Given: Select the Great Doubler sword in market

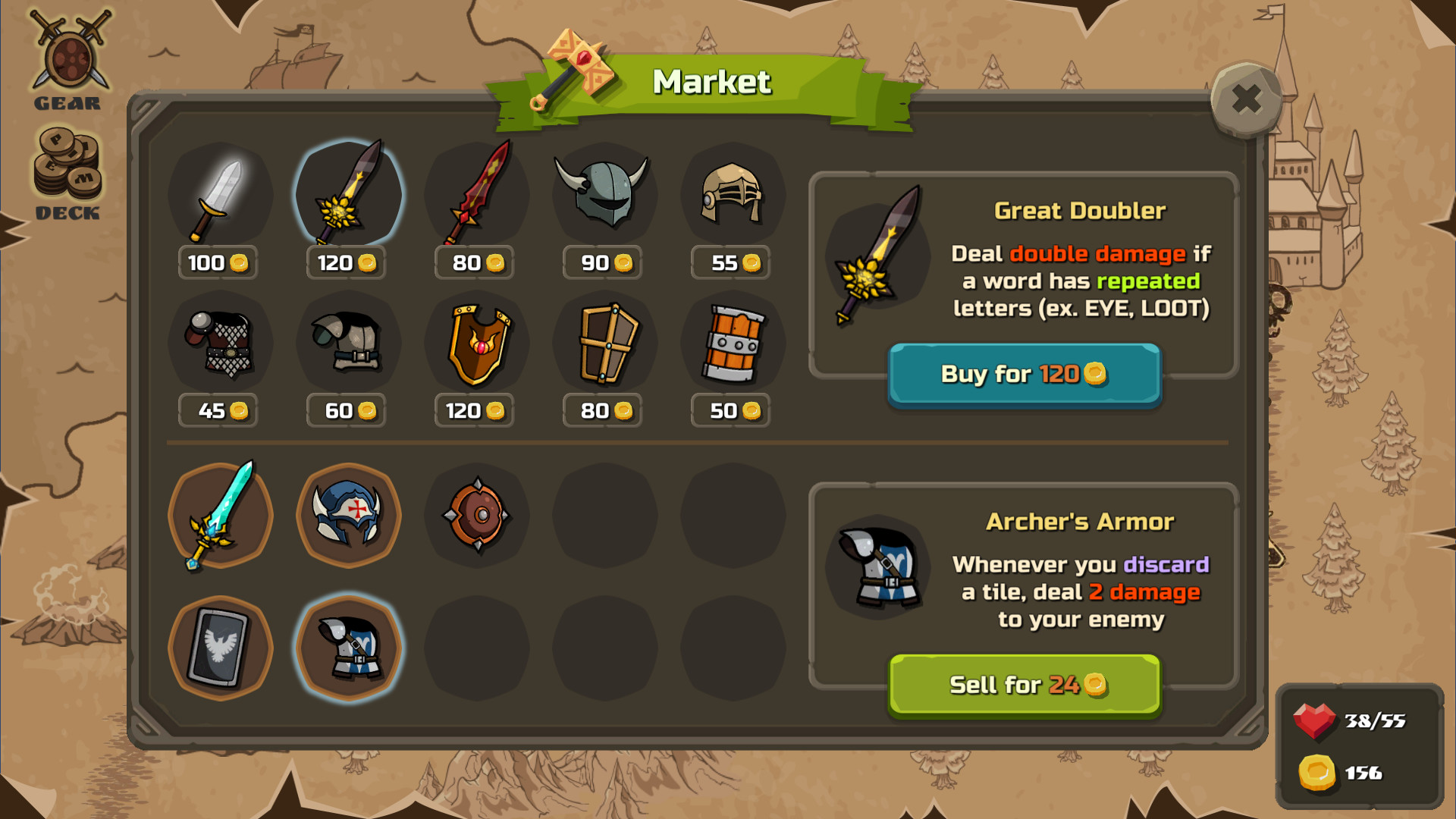Looking at the screenshot, I should pyautogui.click(x=348, y=195).
